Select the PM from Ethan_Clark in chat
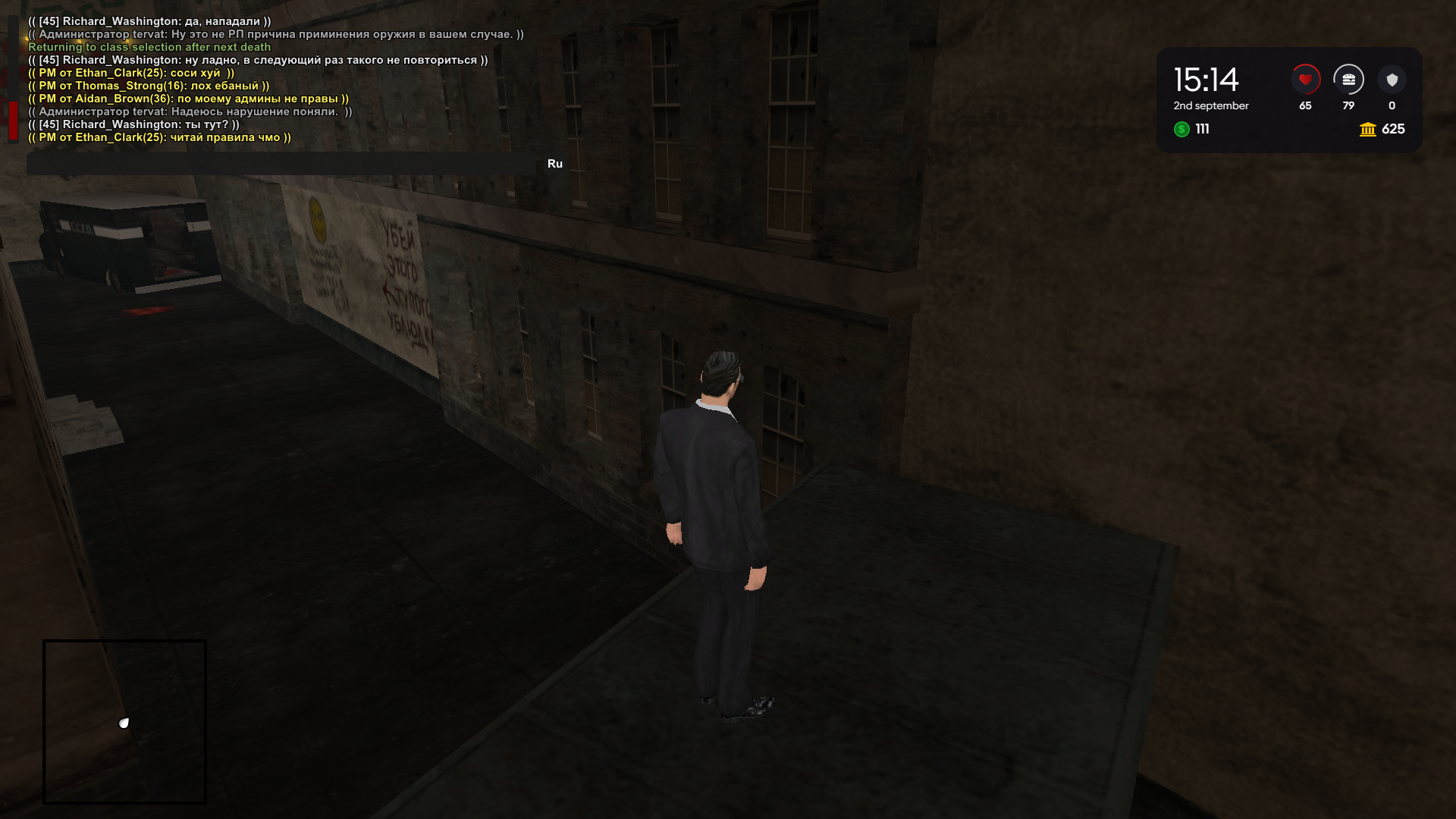1456x819 pixels. pyautogui.click(x=130, y=73)
